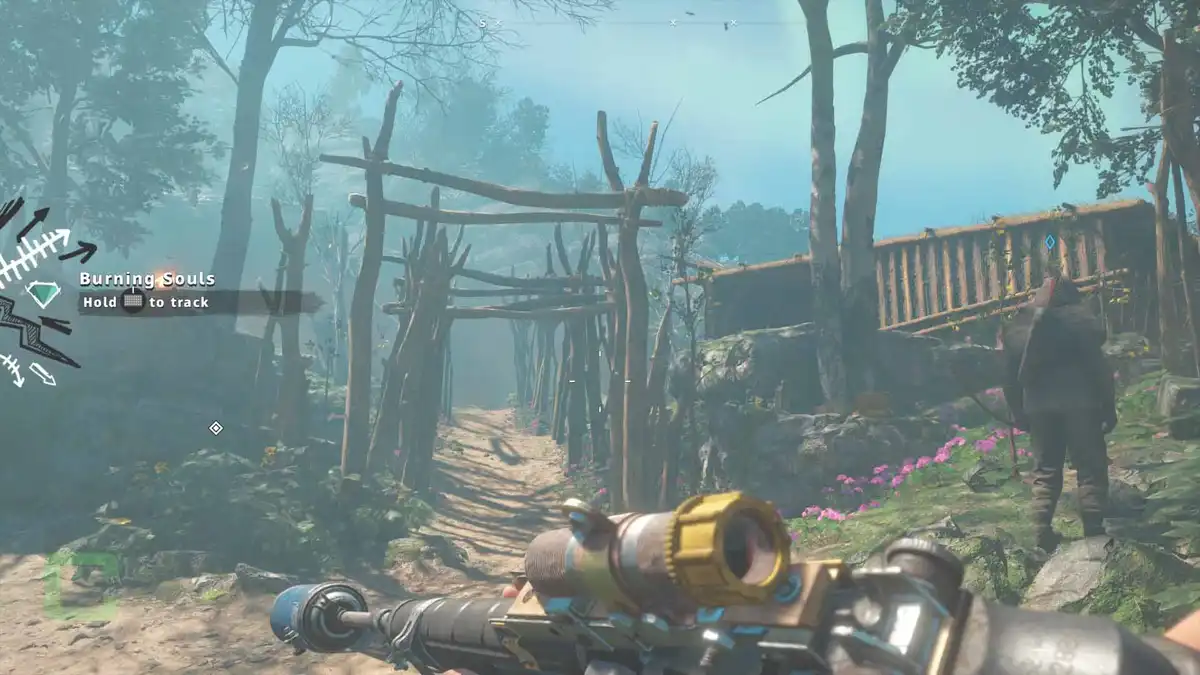The height and width of the screenshot is (675, 1200).
Task: Click the green gem quest icon
Action: 44,293
